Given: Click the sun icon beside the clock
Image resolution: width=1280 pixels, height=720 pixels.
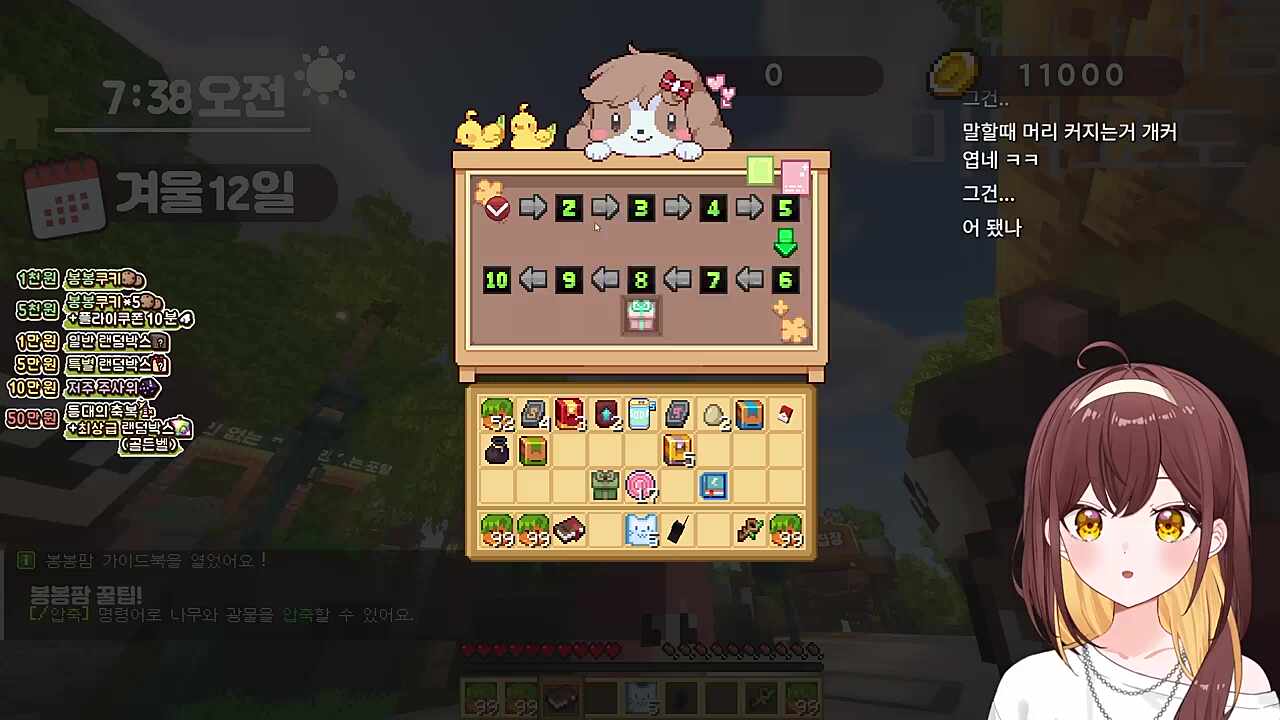Looking at the screenshot, I should point(322,75).
